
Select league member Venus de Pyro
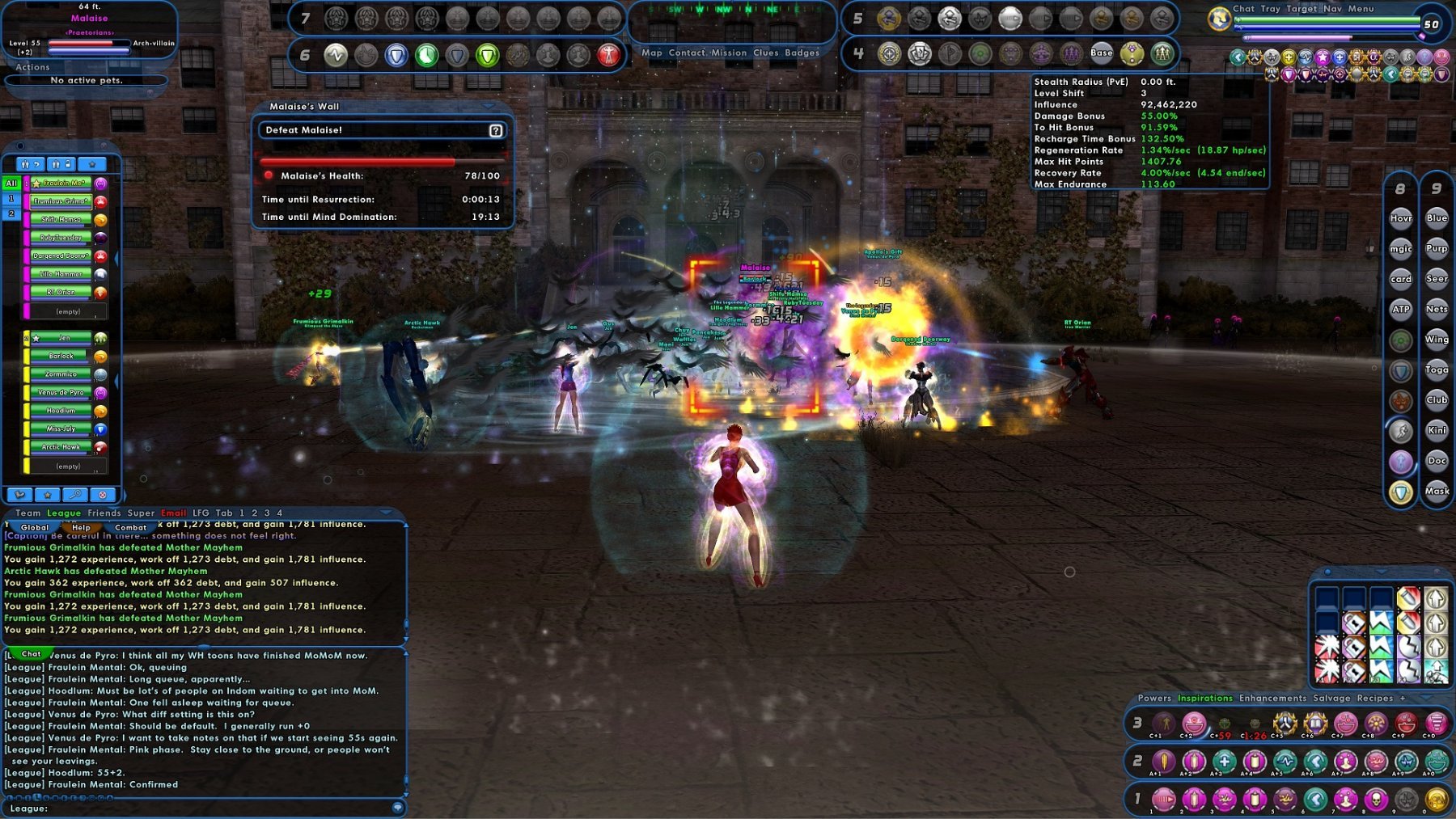61,393
